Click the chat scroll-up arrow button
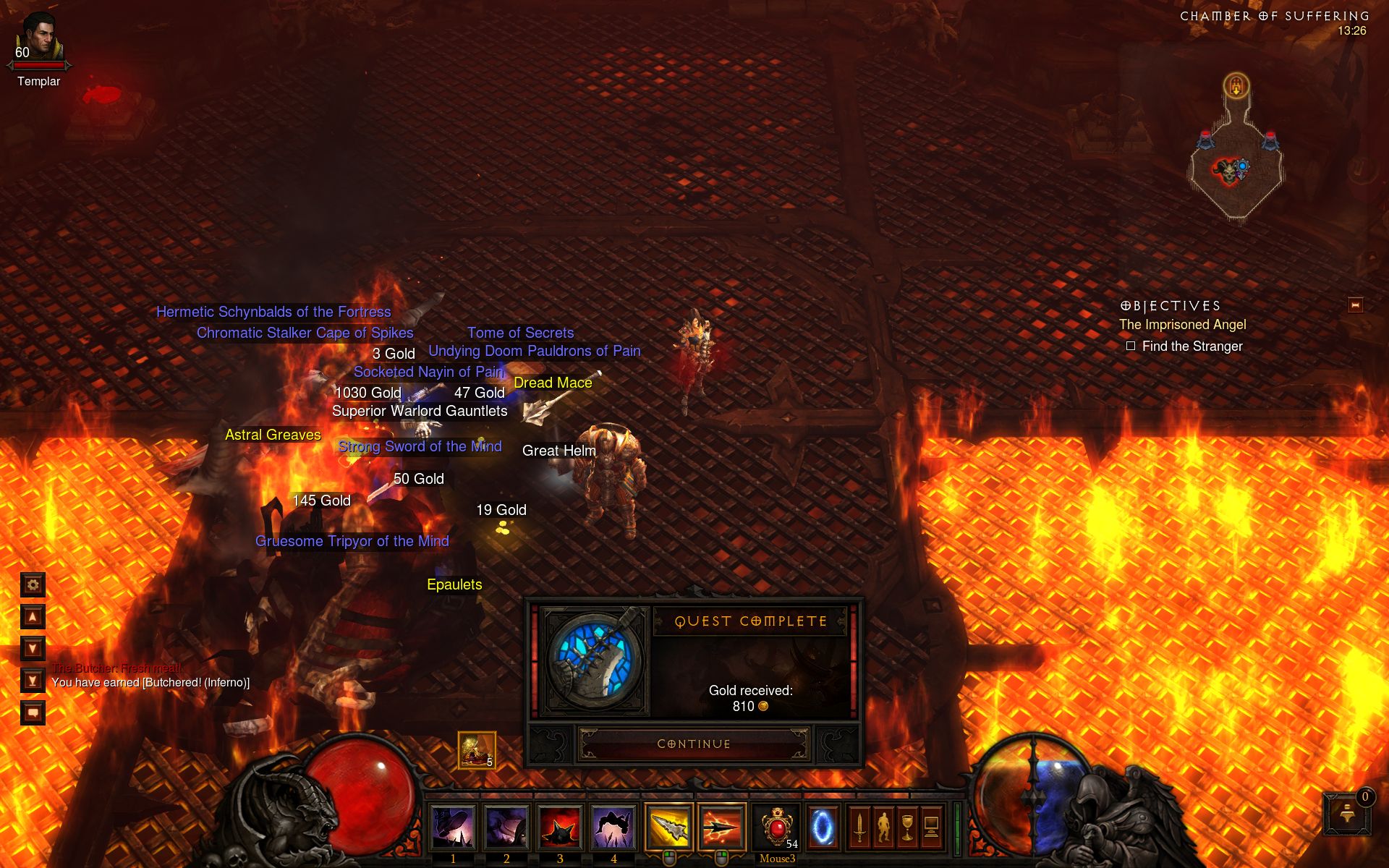 (33, 617)
